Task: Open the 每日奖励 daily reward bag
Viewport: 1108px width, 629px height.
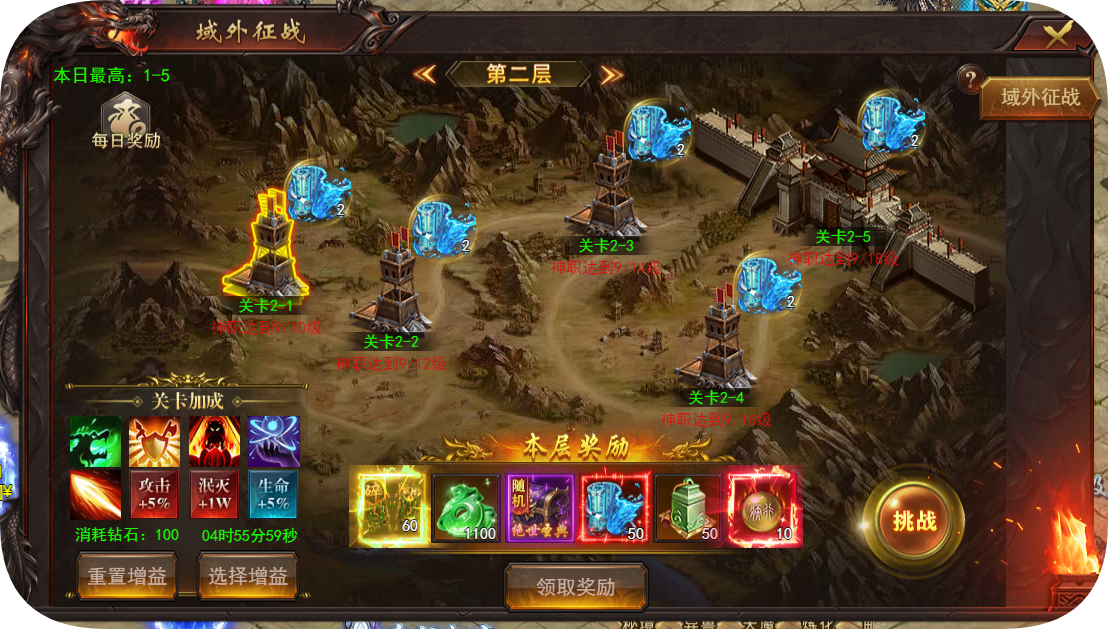Action: pos(125,122)
